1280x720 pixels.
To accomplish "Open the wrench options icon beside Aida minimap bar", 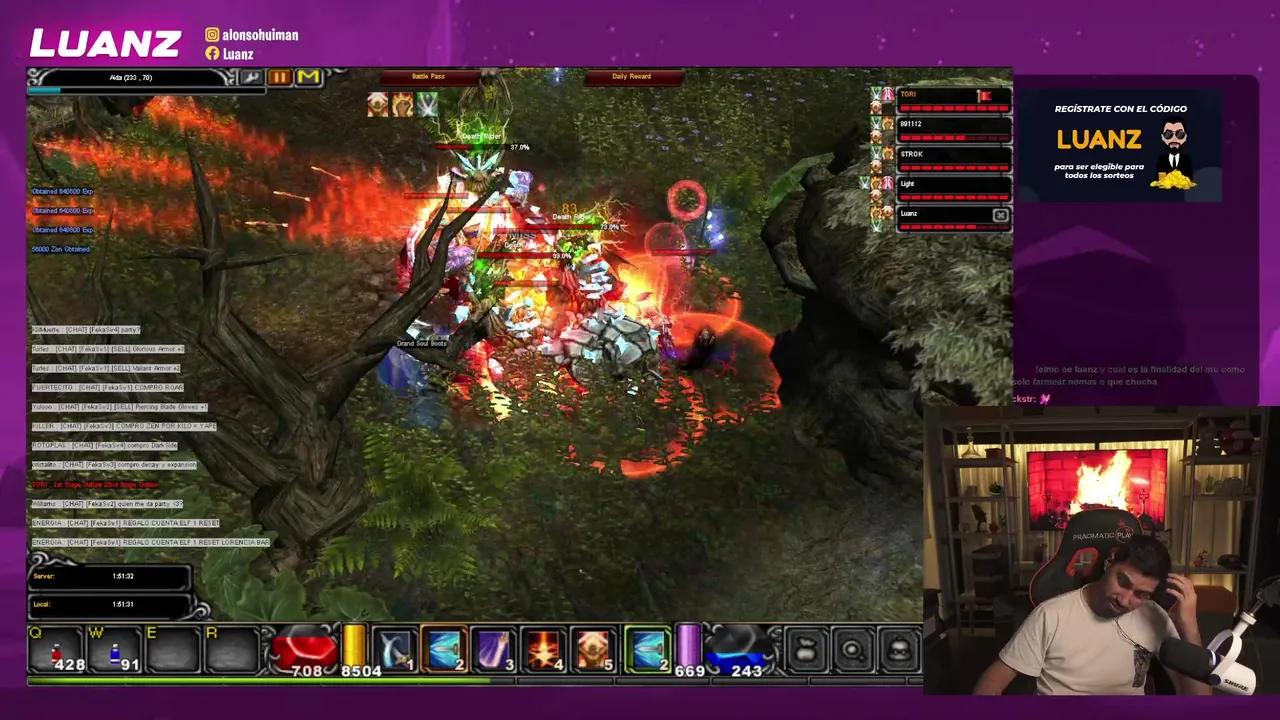I will pos(252,78).
